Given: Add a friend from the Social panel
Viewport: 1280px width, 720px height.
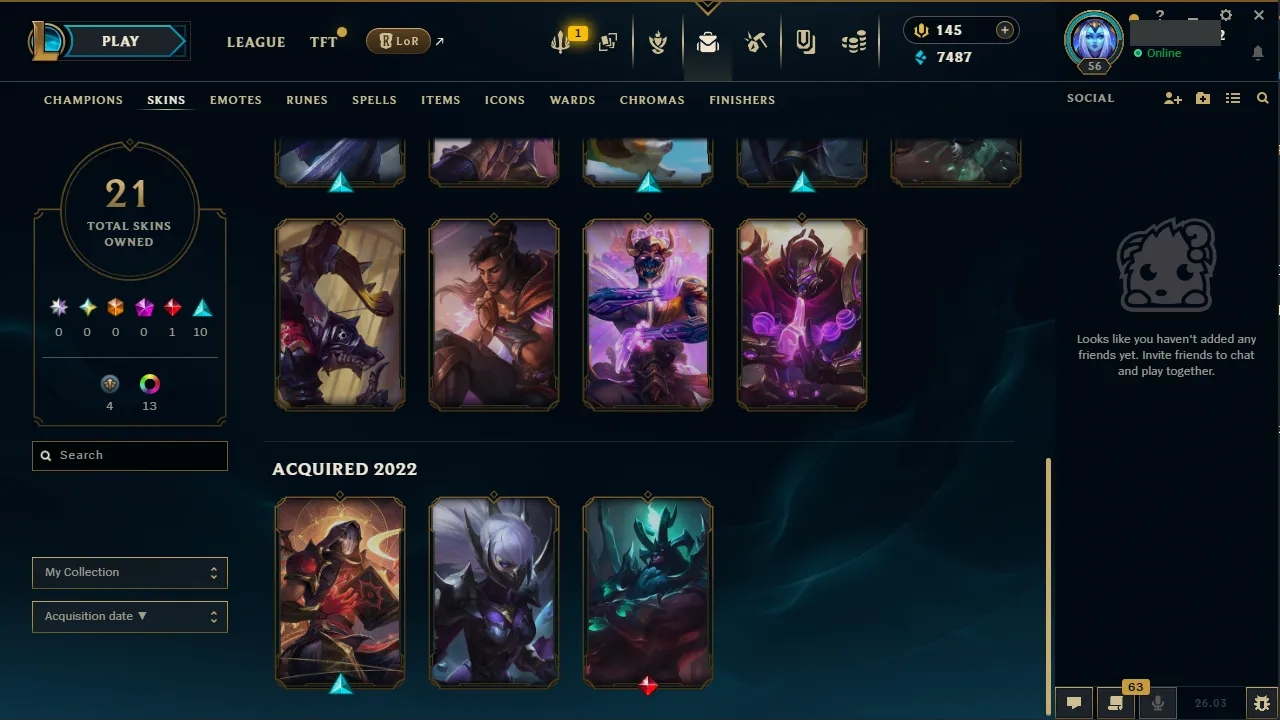Looking at the screenshot, I should pyautogui.click(x=1172, y=98).
